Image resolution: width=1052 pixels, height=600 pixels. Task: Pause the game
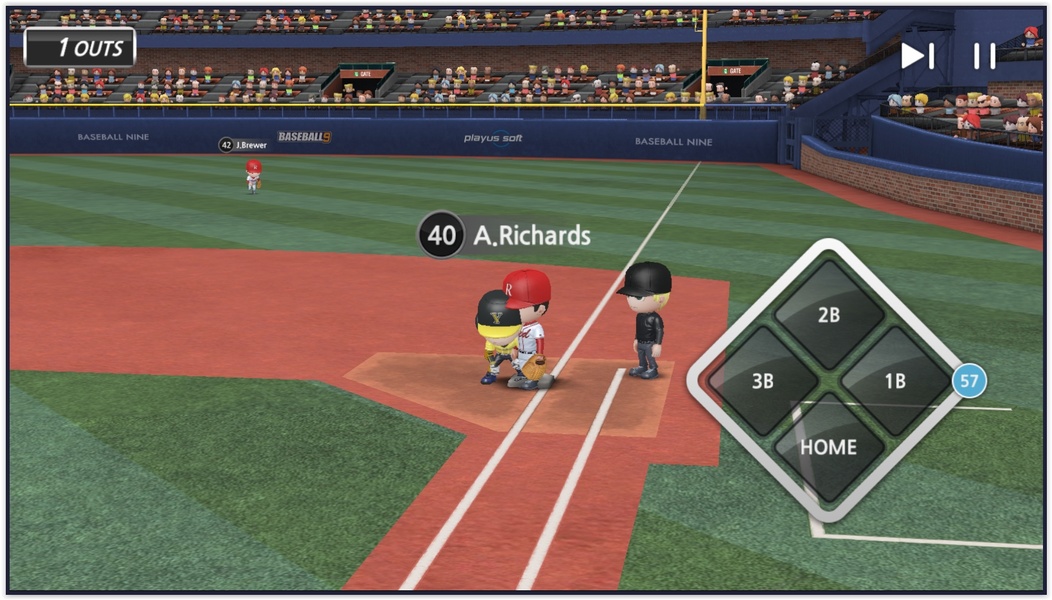coord(984,56)
